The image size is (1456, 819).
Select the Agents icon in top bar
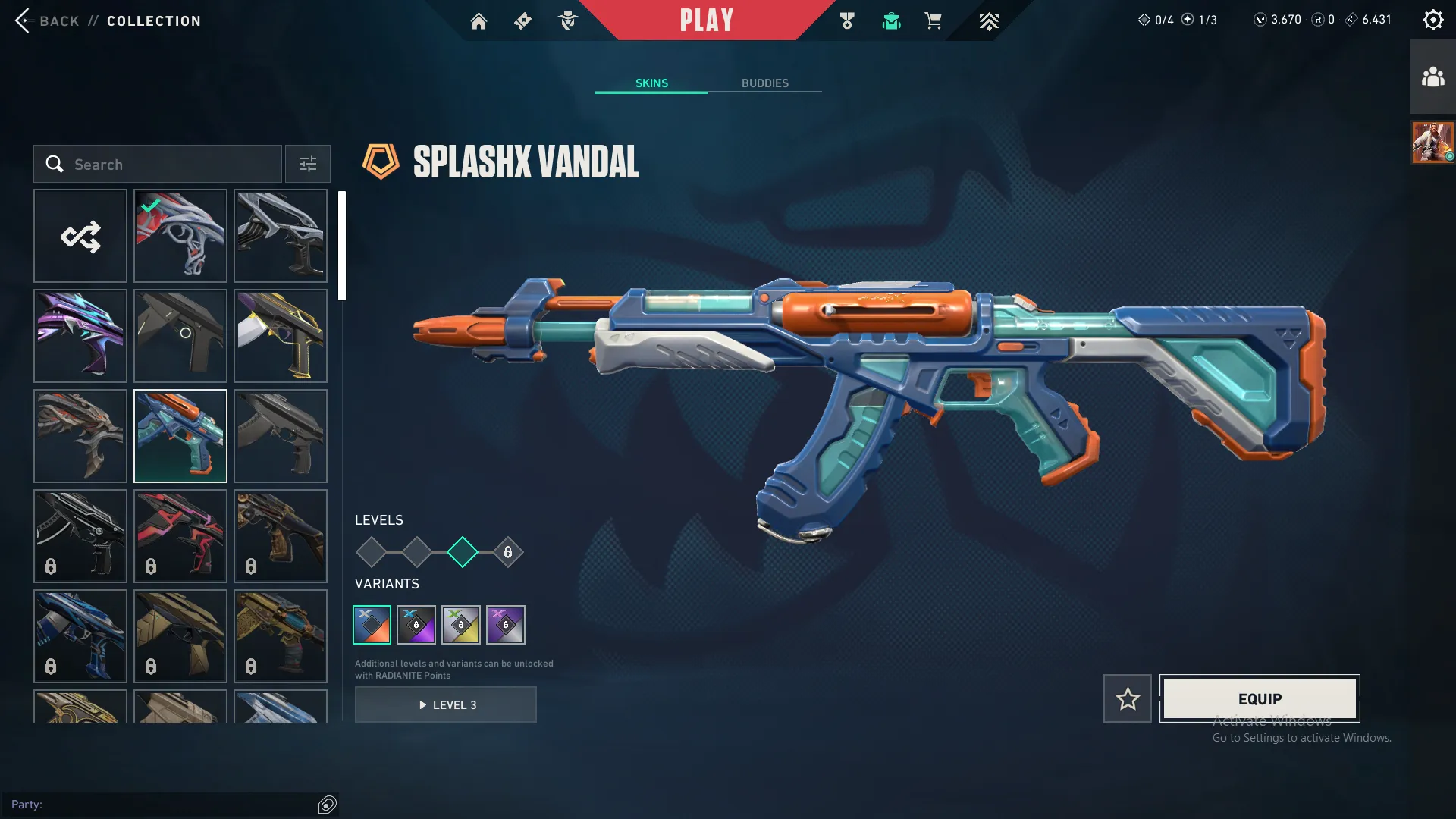tap(568, 21)
